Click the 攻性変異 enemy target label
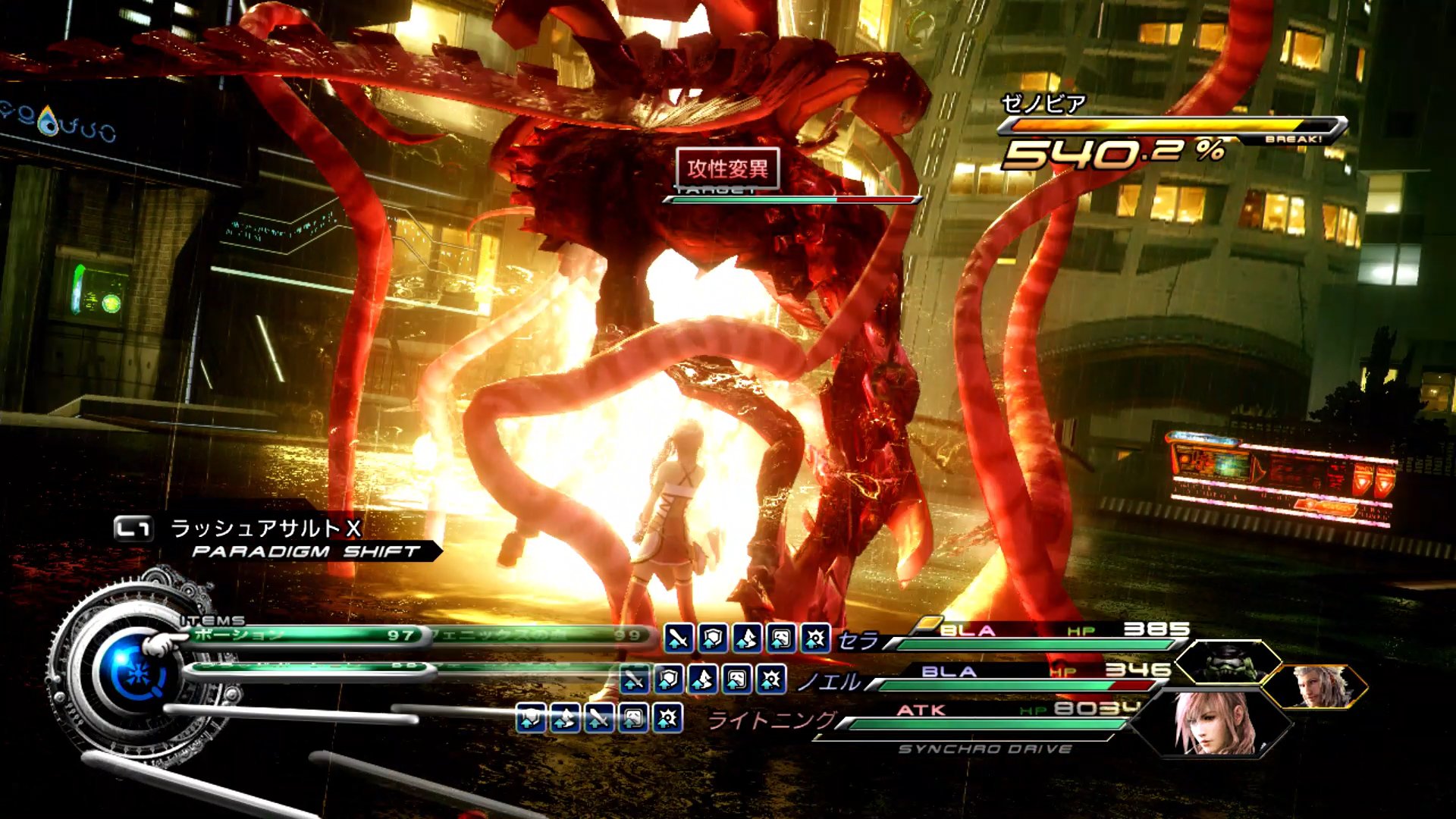Viewport: 1456px width, 819px height. pos(727,168)
